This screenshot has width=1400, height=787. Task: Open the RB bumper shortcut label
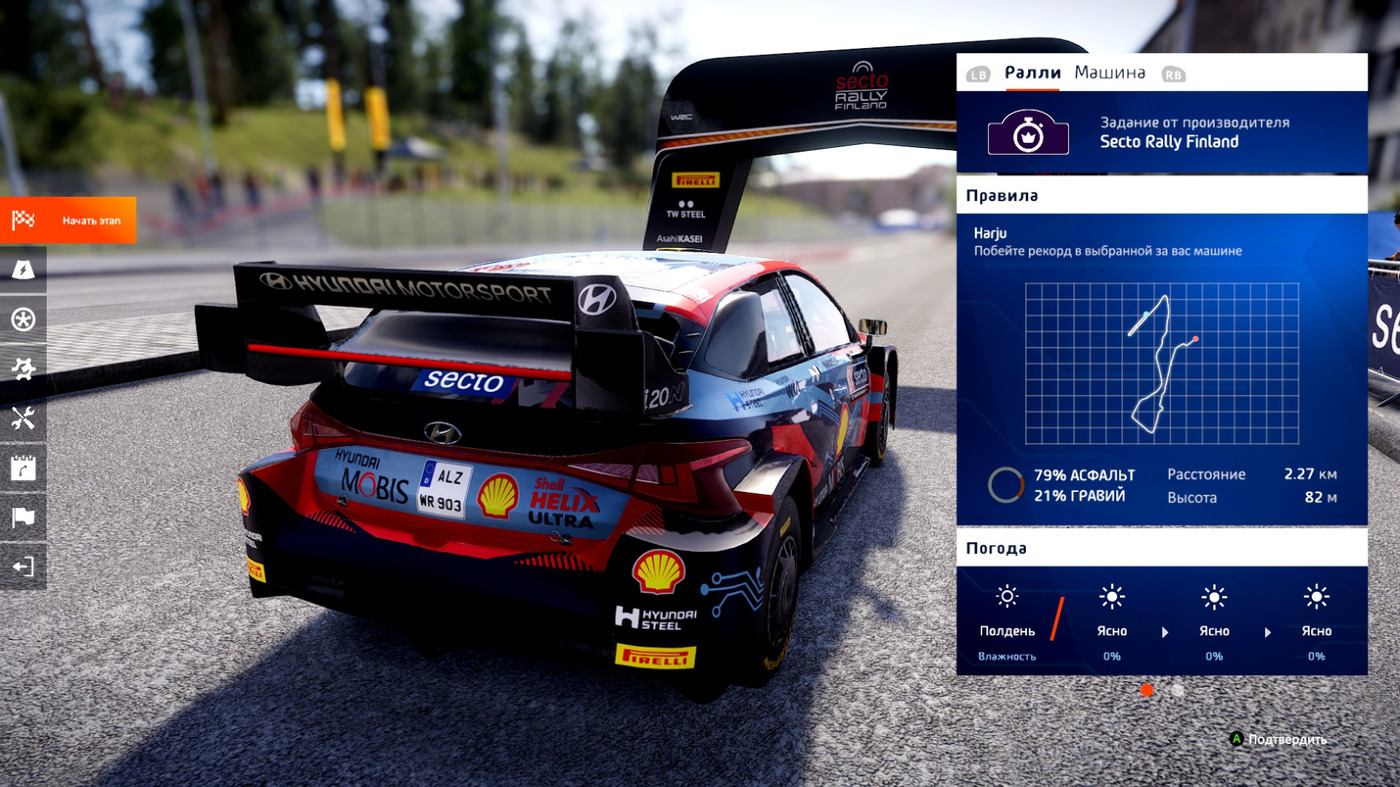[1174, 72]
